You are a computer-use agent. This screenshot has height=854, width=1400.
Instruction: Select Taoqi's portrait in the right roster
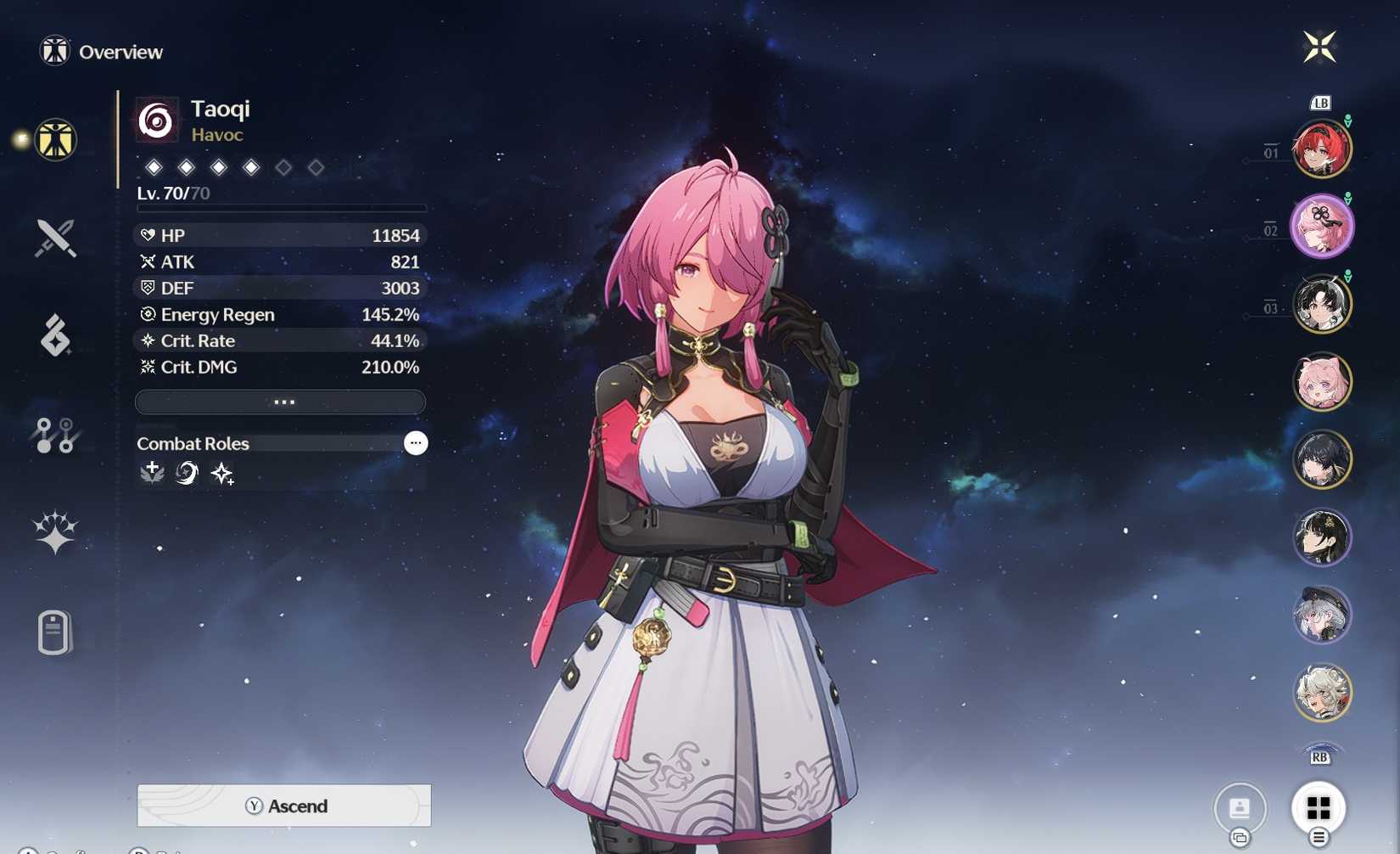click(x=1324, y=225)
